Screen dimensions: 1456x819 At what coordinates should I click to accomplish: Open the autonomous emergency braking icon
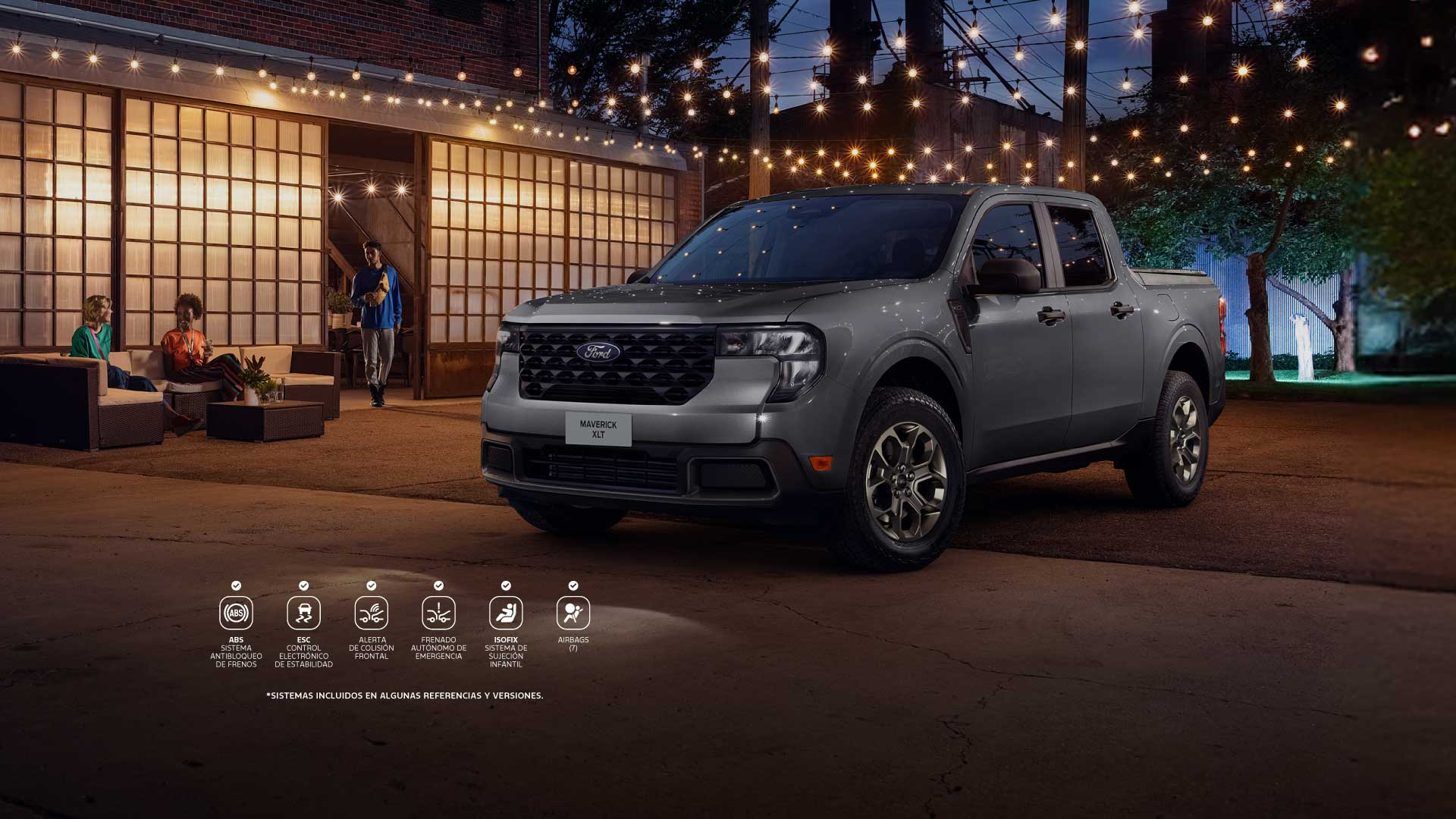(x=438, y=613)
